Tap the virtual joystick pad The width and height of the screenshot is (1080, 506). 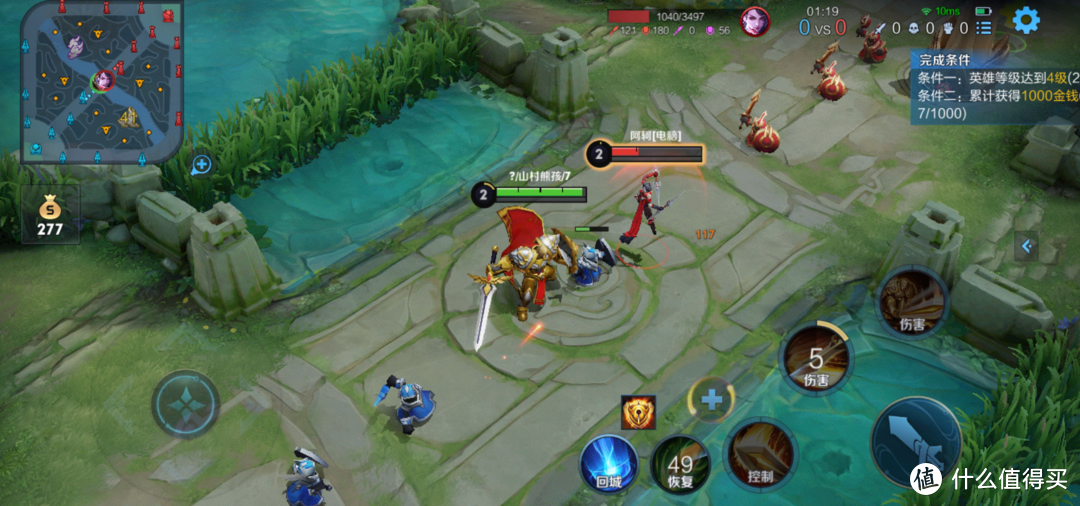point(186,404)
